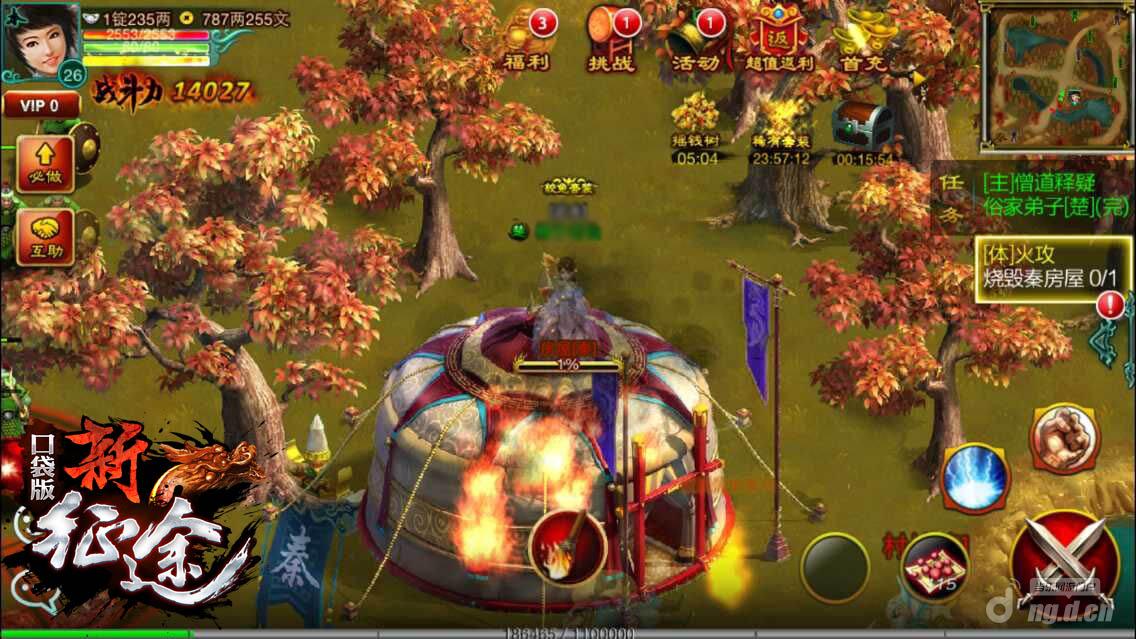
Task: Open the 超值返利 rebate offer
Action: 780,40
